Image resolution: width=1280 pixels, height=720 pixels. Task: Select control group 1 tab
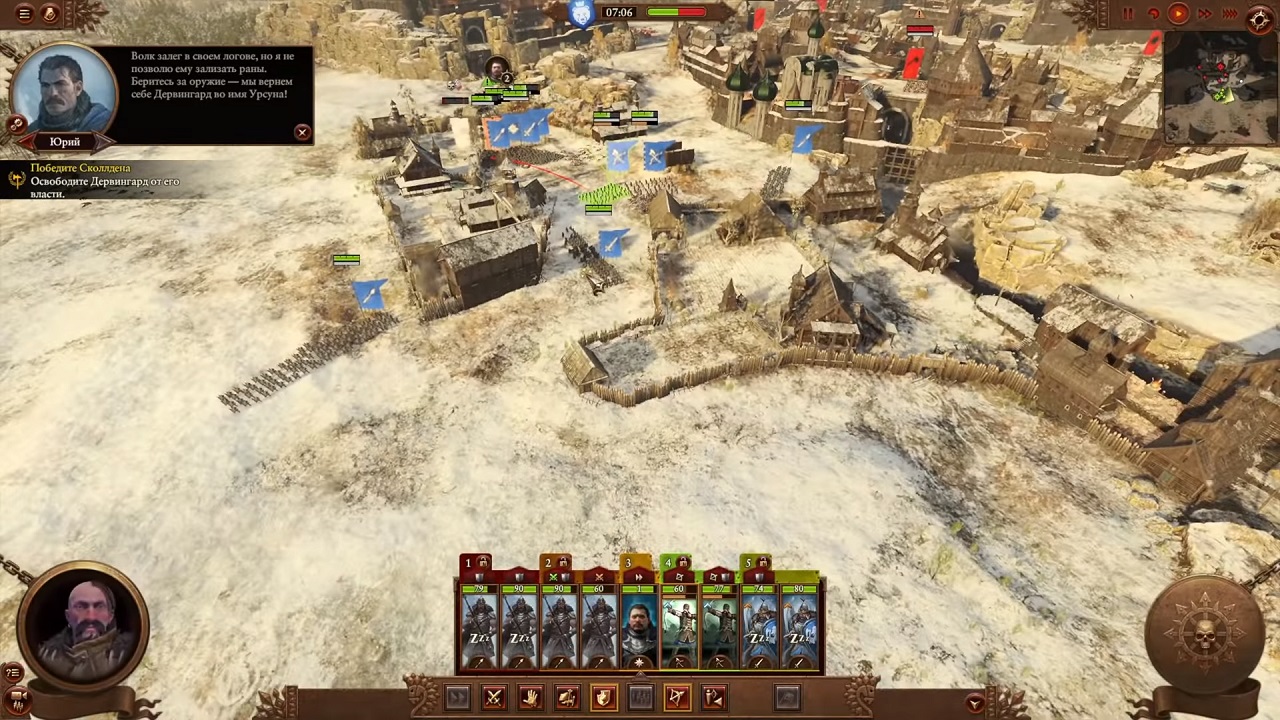468,564
